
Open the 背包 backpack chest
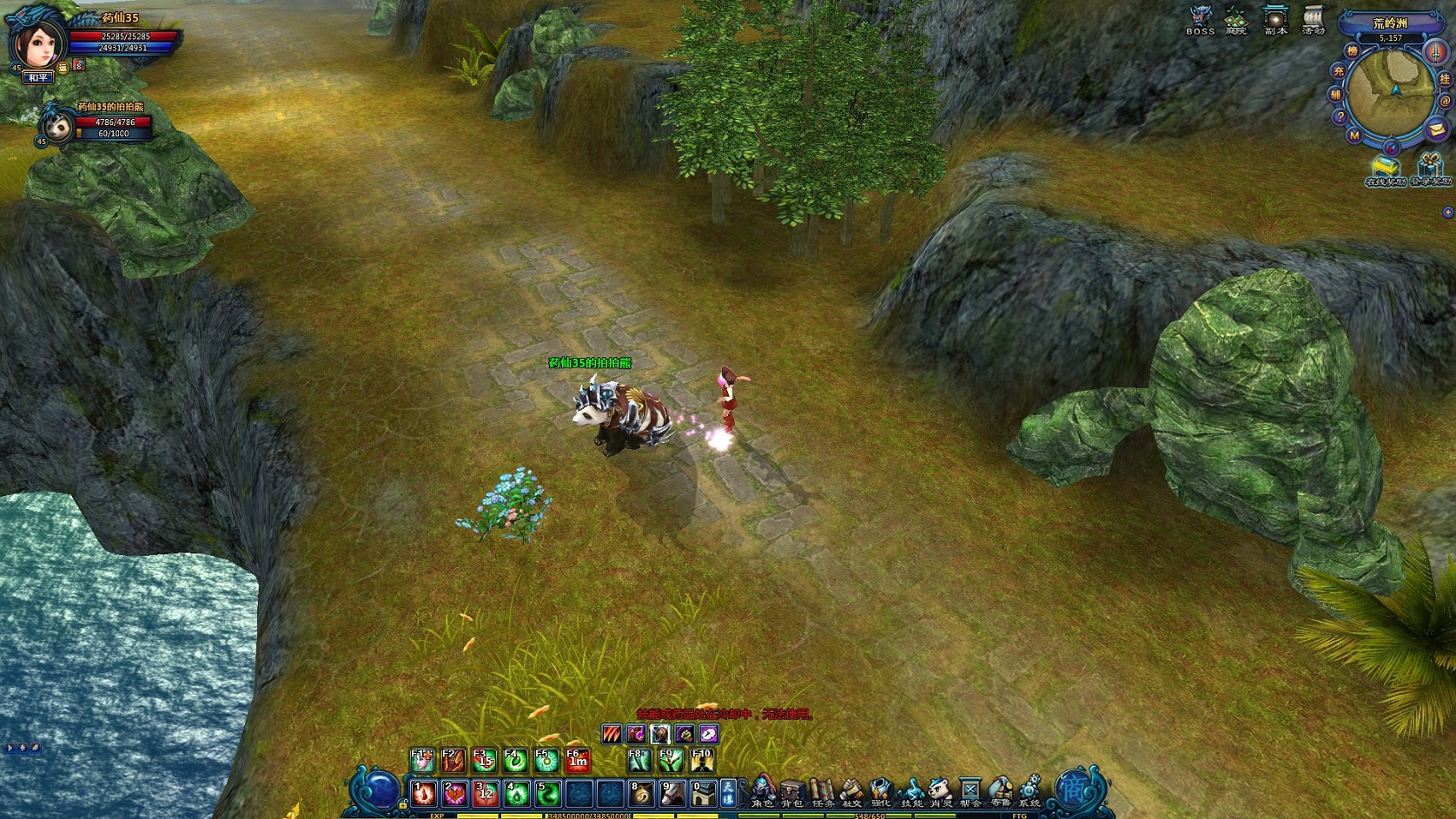[x=792, y=792]
